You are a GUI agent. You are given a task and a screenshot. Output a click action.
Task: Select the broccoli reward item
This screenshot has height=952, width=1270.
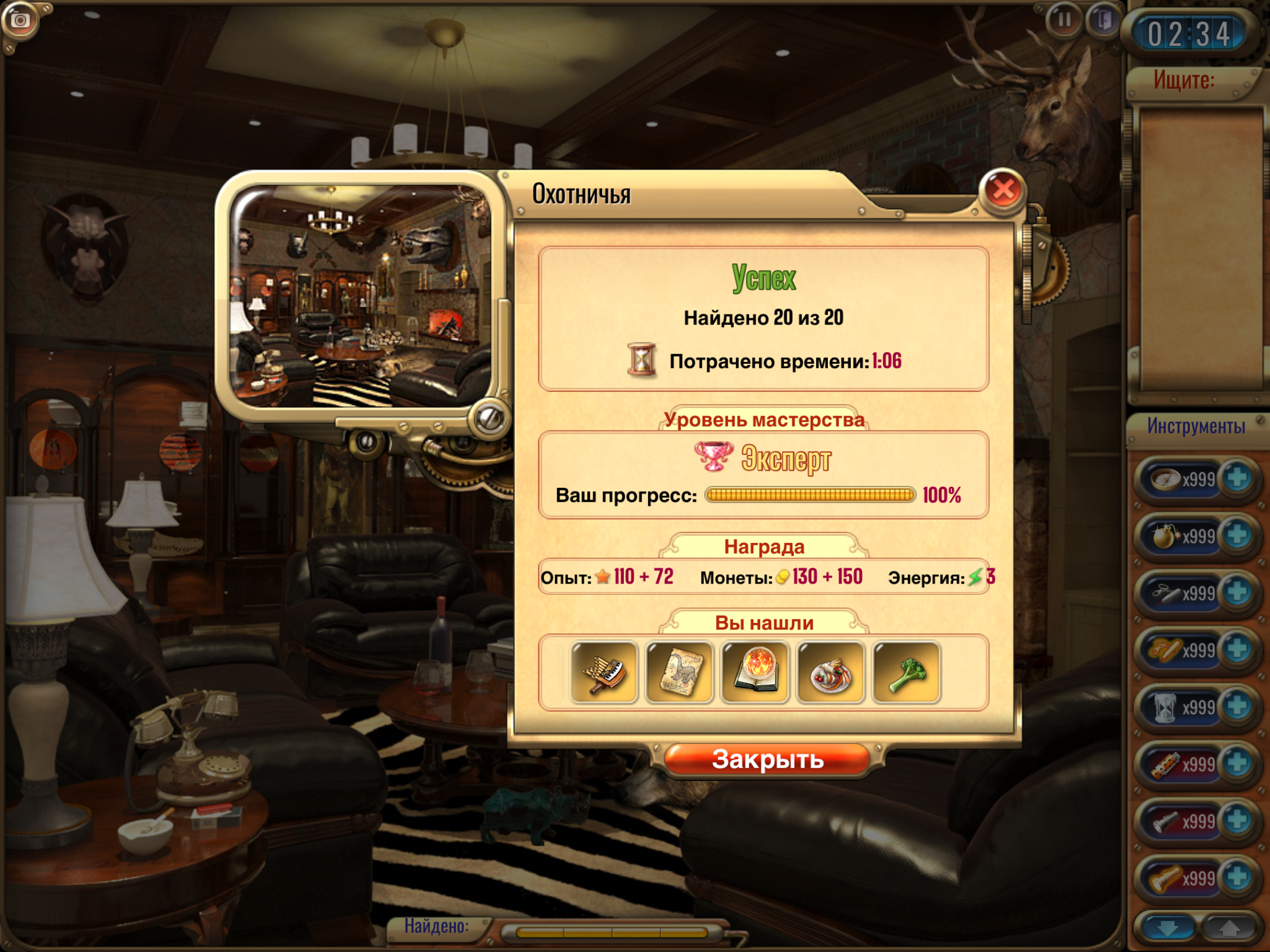coord(907,672)
